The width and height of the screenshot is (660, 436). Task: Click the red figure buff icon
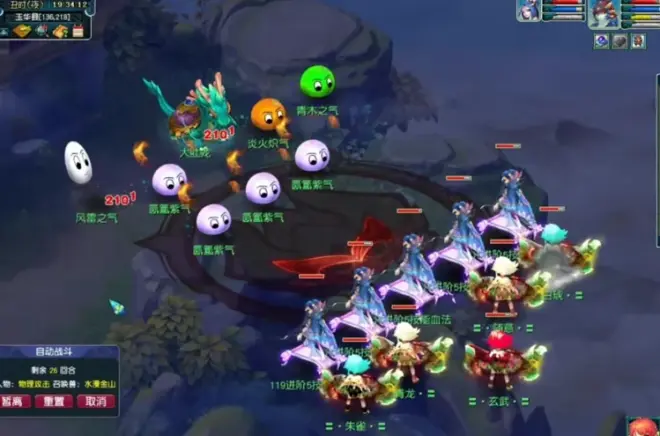[x=639, y=41]
